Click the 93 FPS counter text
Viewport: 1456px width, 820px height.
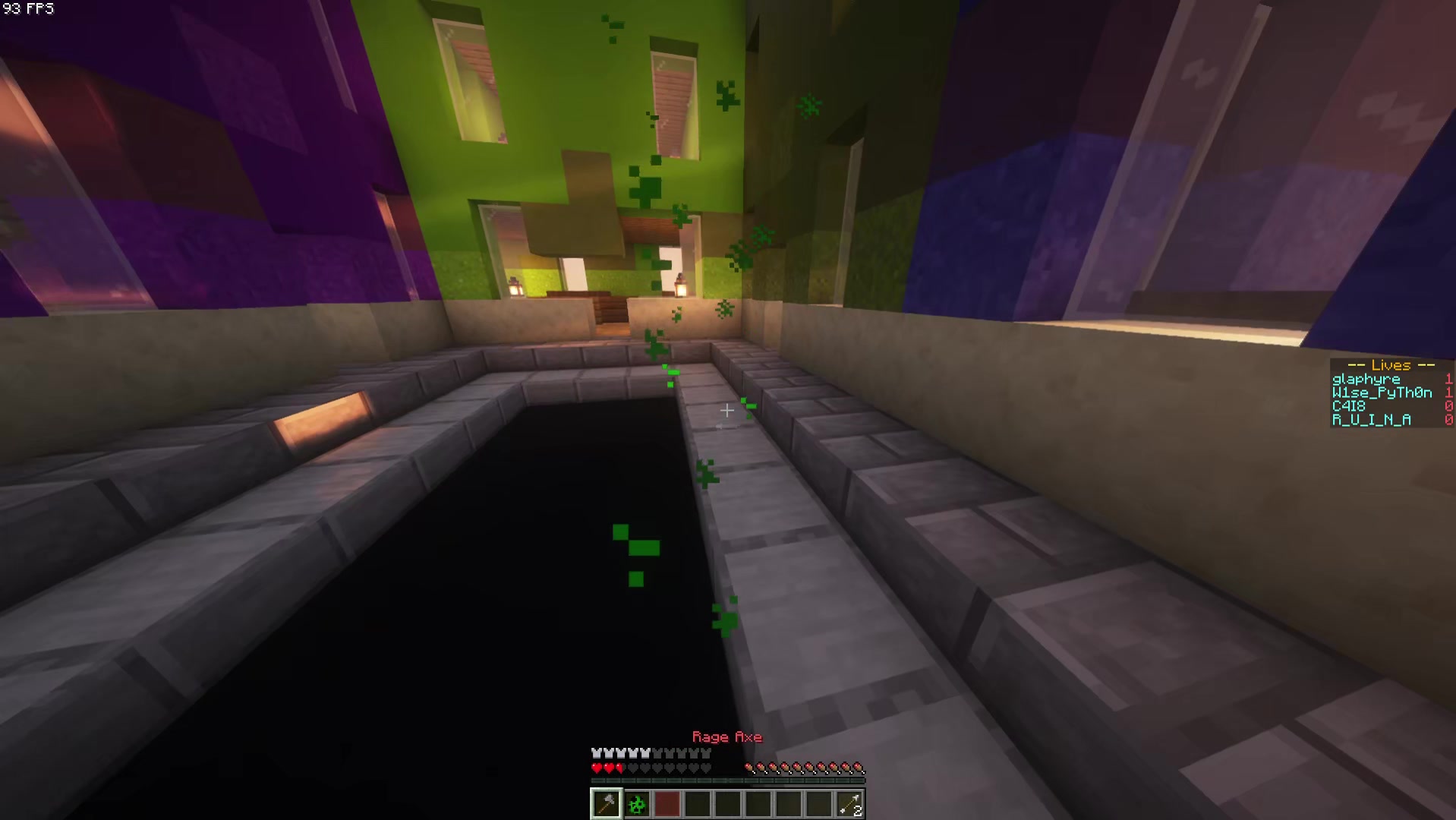(29, 9)
